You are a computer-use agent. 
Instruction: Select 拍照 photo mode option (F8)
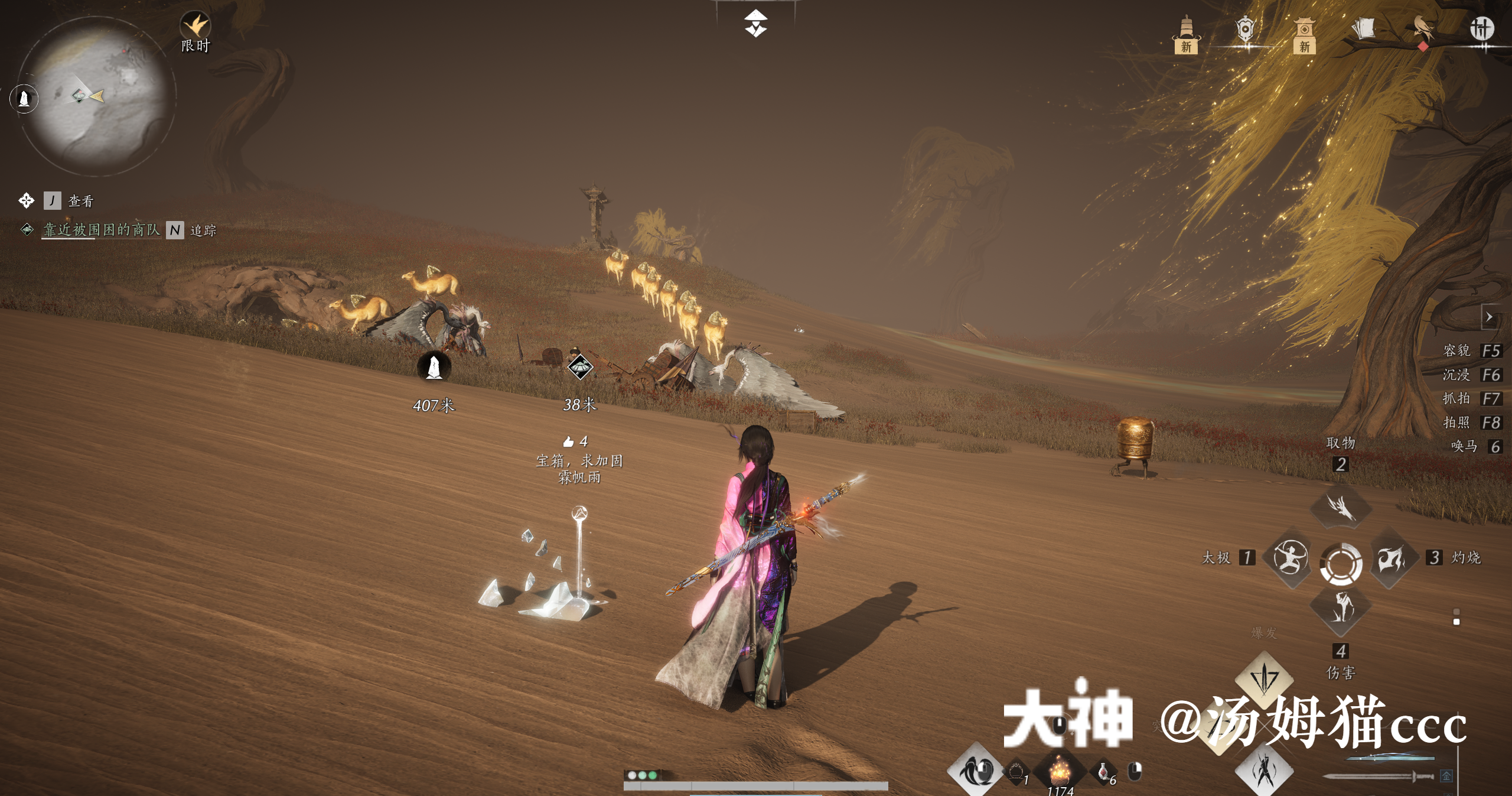[x=1457, y=423]
